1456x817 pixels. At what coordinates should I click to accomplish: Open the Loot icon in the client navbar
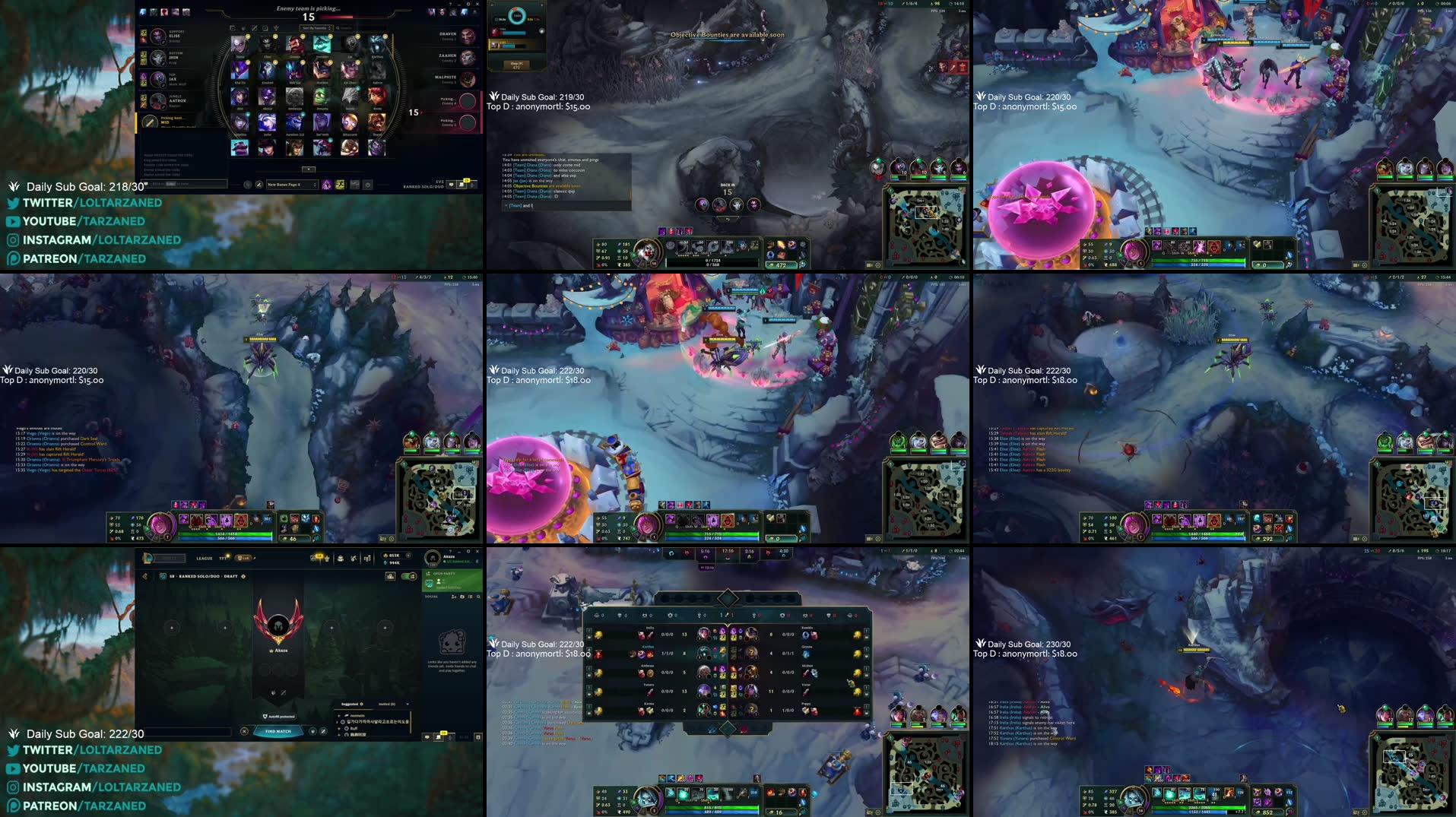click(340, 559)
